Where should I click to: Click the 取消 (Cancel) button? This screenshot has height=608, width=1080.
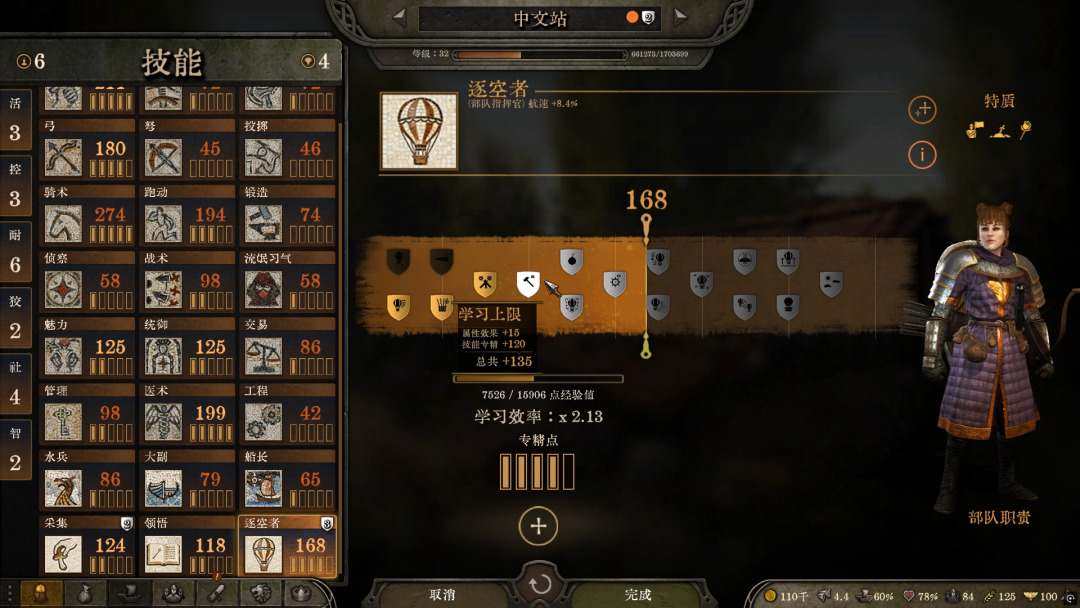coord(442,594)
